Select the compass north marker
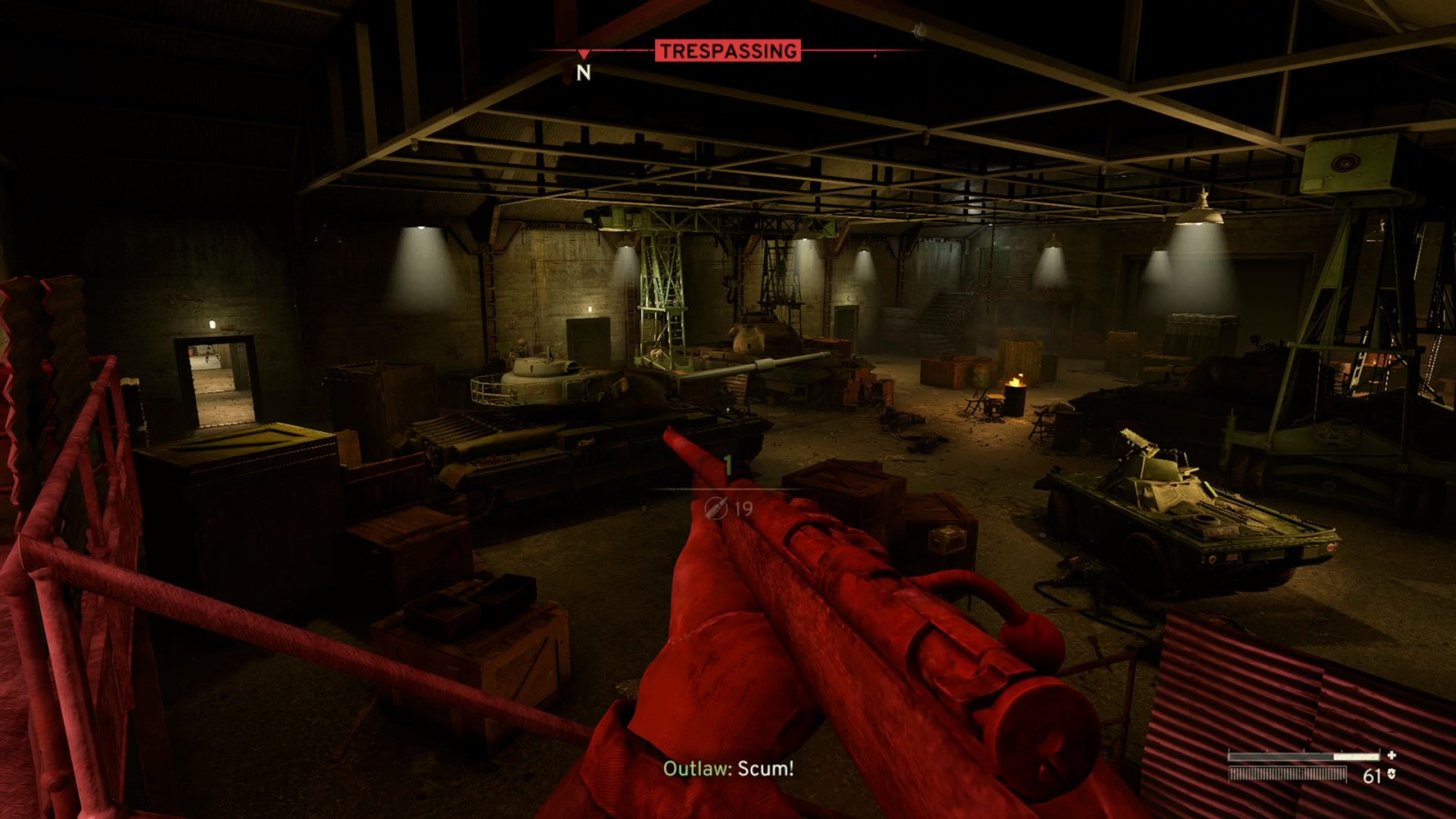This screenshot has height=819, width=1456. [583, 72]
